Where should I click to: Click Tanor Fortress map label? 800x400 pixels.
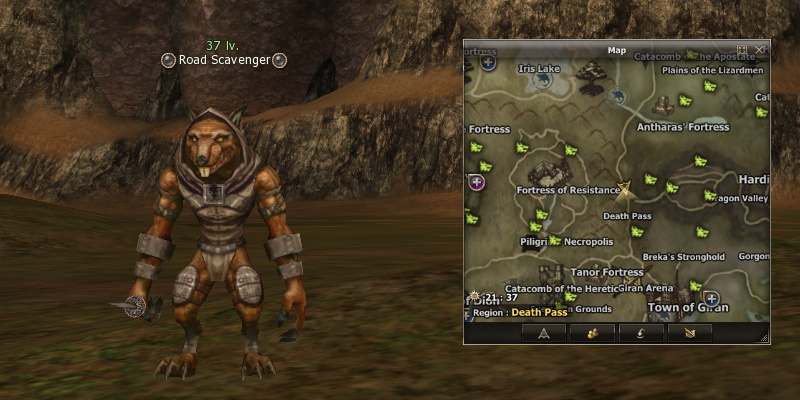[x=606, y=272]
